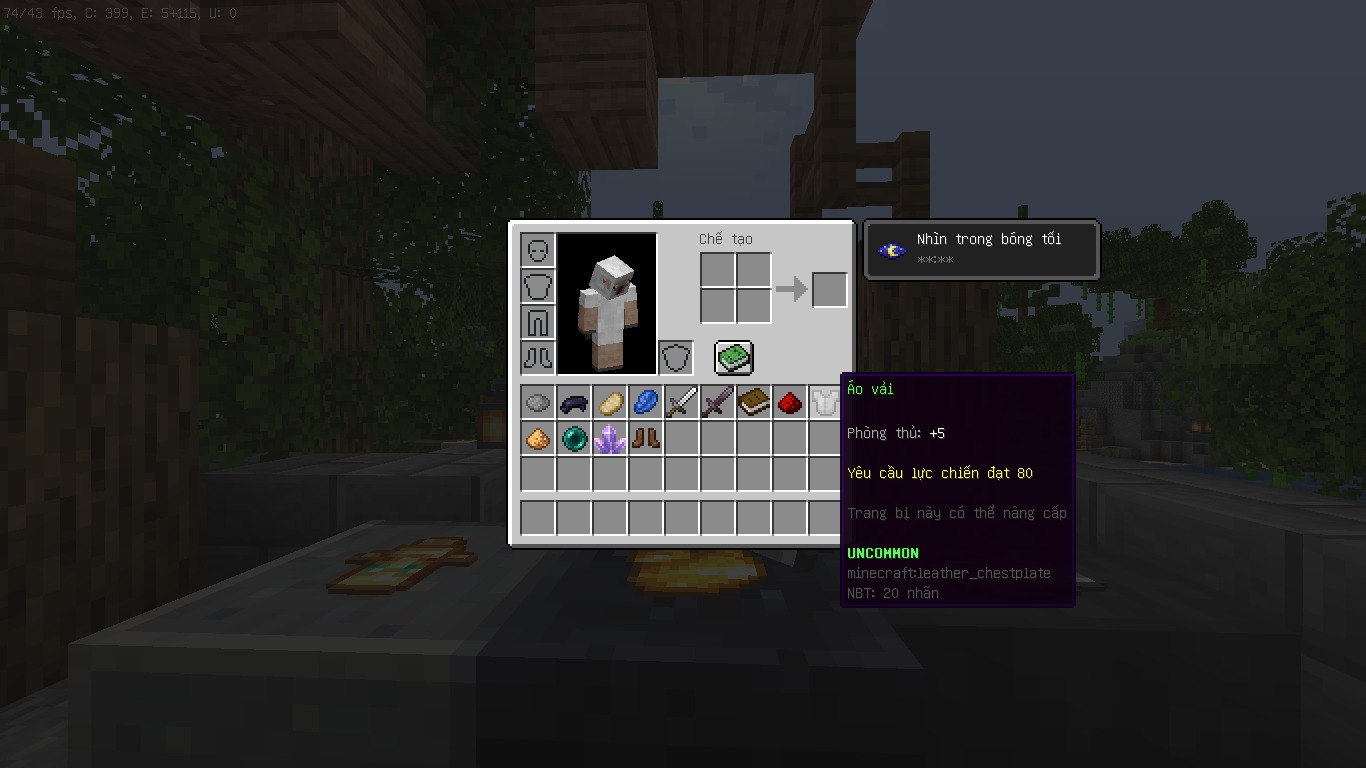
Task: Click the red redstone dust slot
Action: coord(789,403)
